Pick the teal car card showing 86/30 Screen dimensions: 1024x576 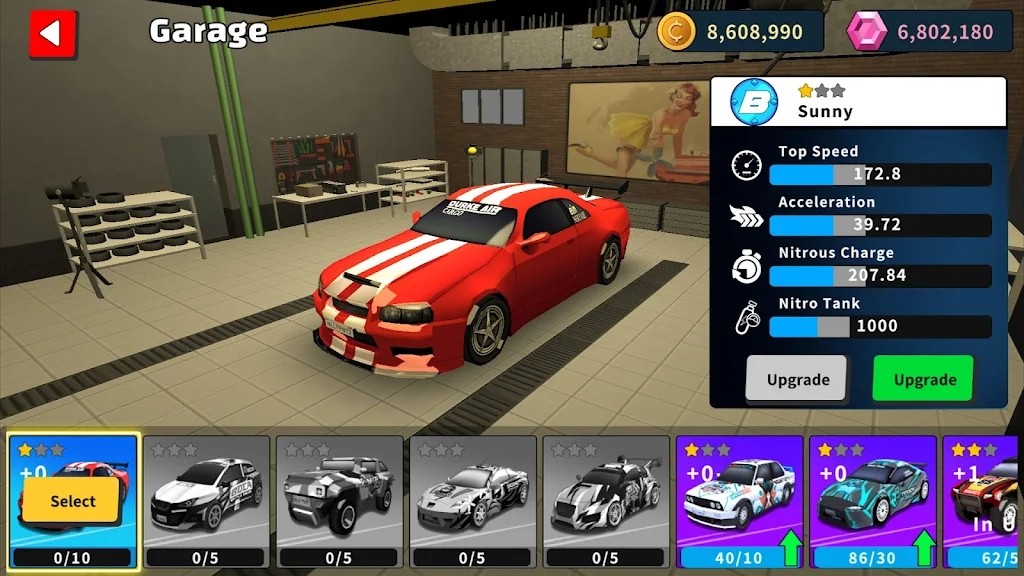tap(873, 500)
